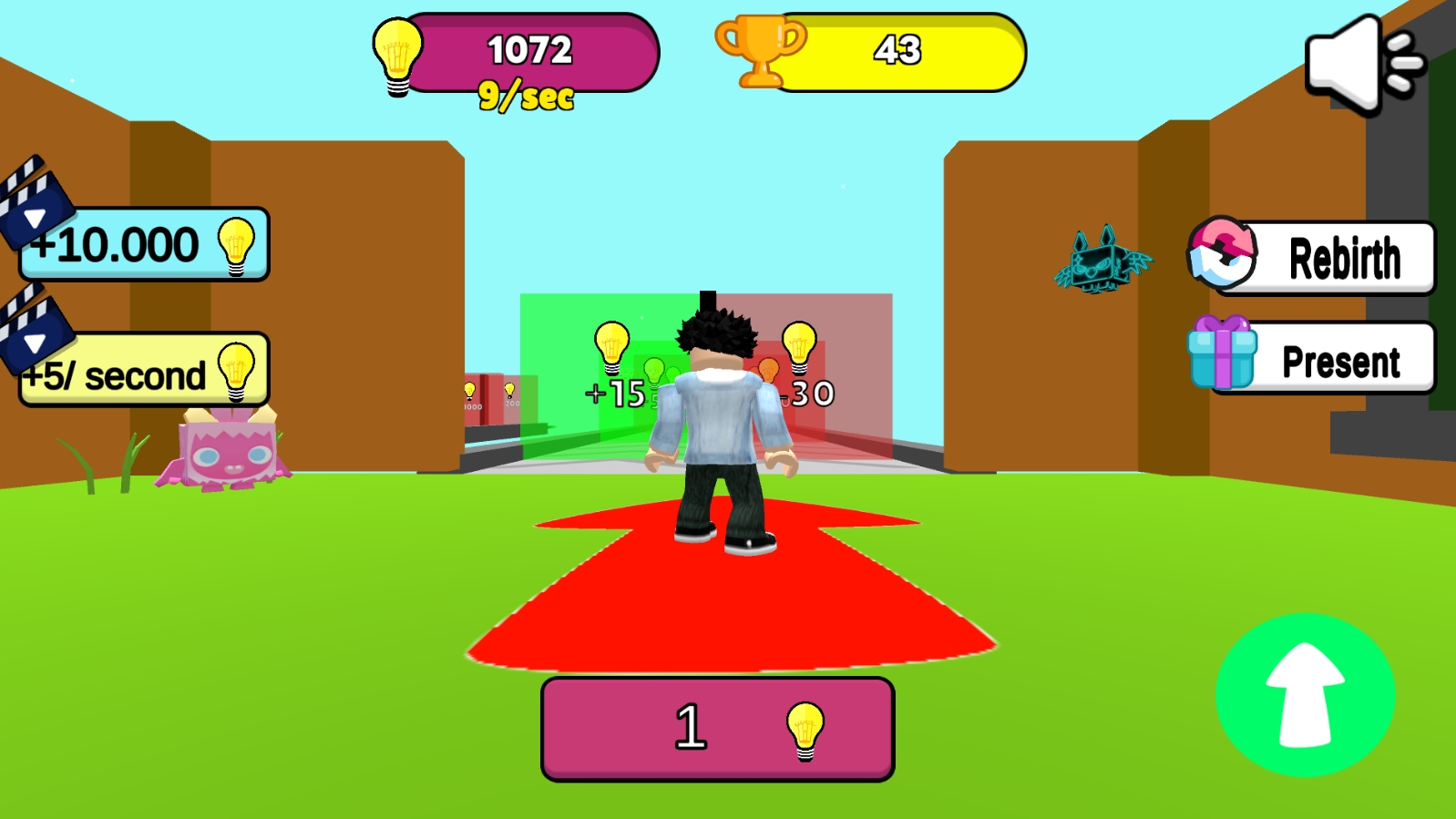Expand the arrow on the +5/second clapper
Viewport: 1456px width, 819px height.
coord(35,345)
